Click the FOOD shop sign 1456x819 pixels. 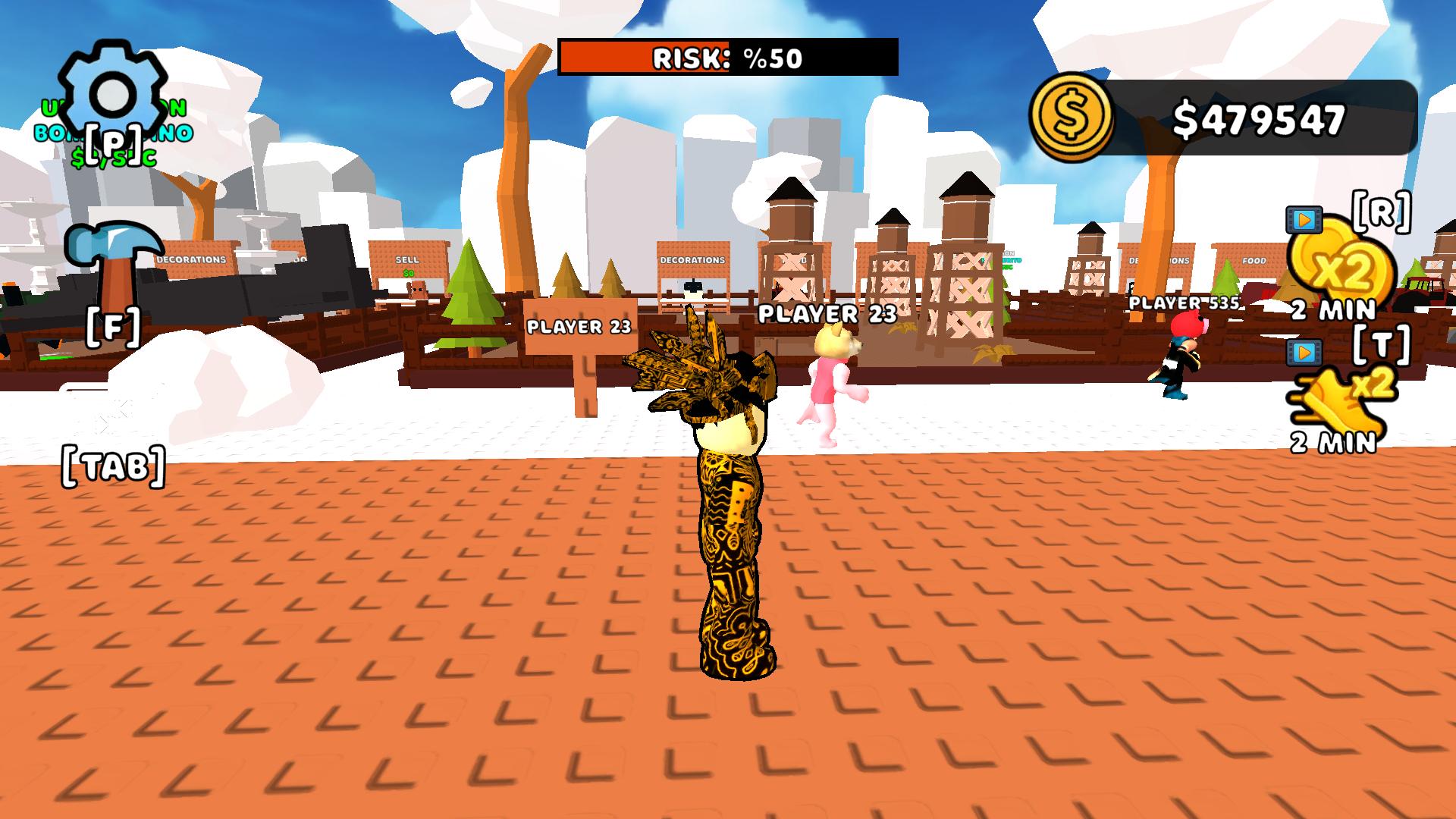tap(1255, 260)
